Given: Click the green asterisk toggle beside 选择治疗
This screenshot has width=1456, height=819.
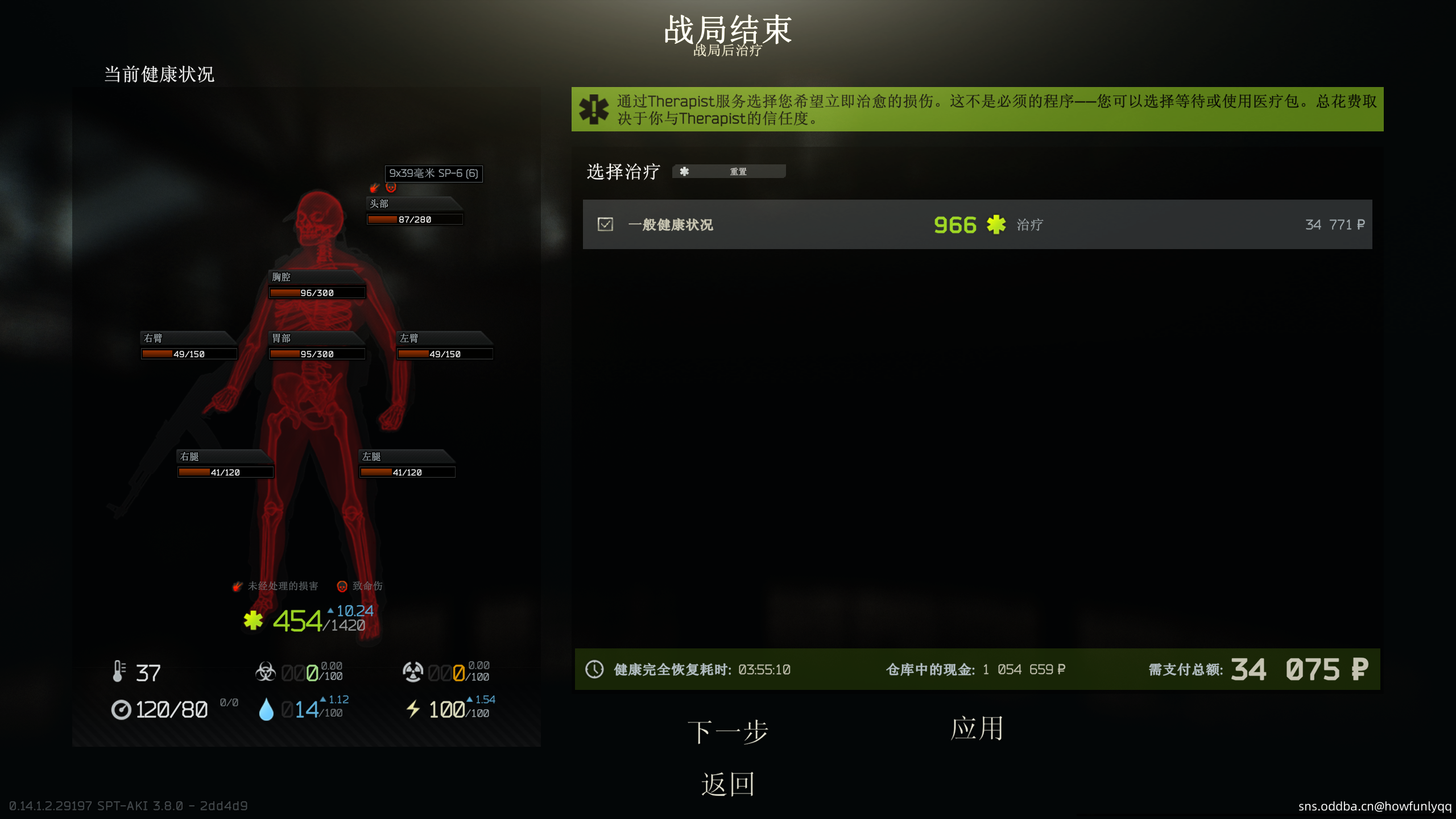Looking at the screenshot, I should (685, 171).
